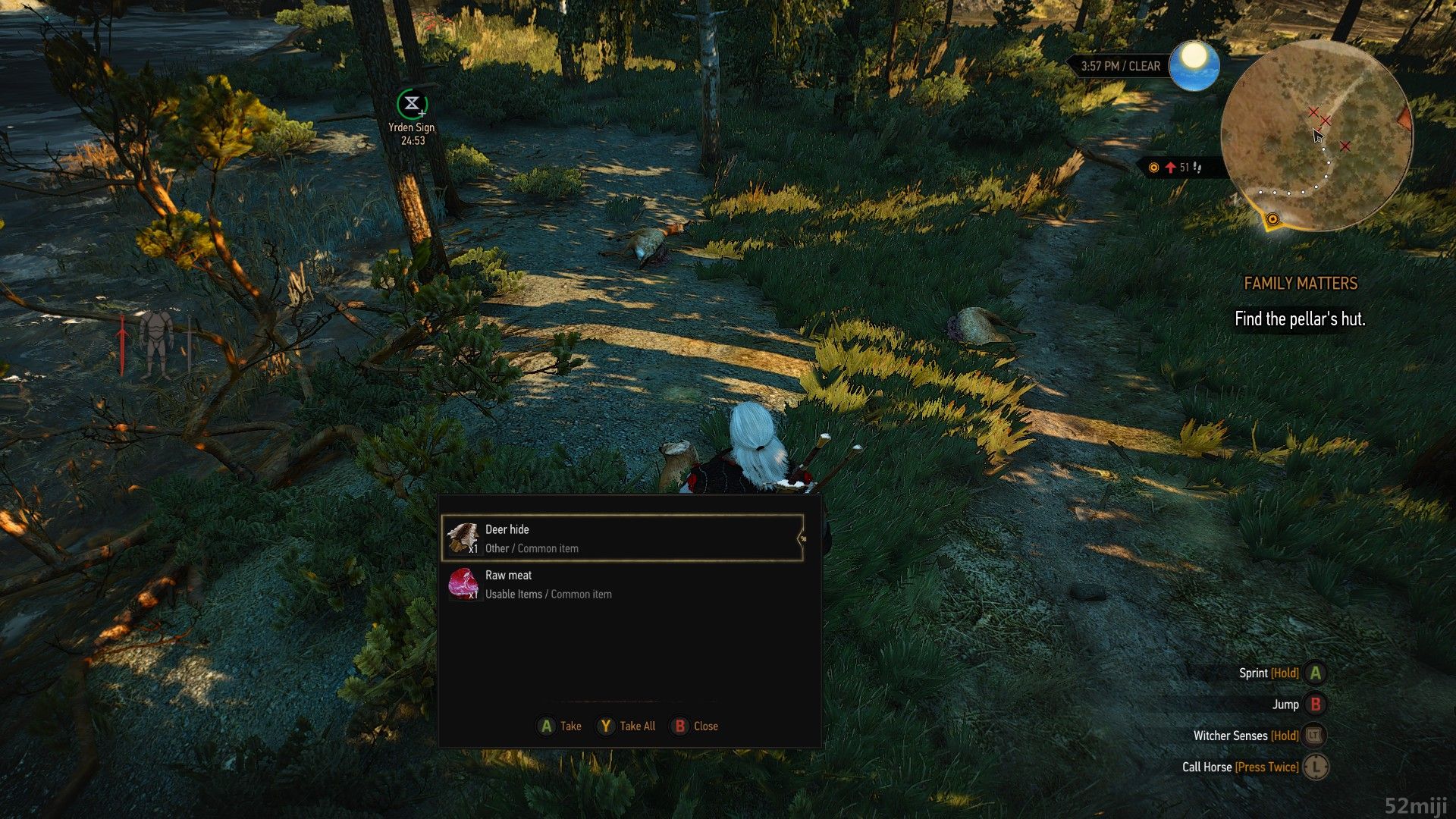Click the circular minimap
Screen dimensions: 1456x819
tap(1316, 136)
